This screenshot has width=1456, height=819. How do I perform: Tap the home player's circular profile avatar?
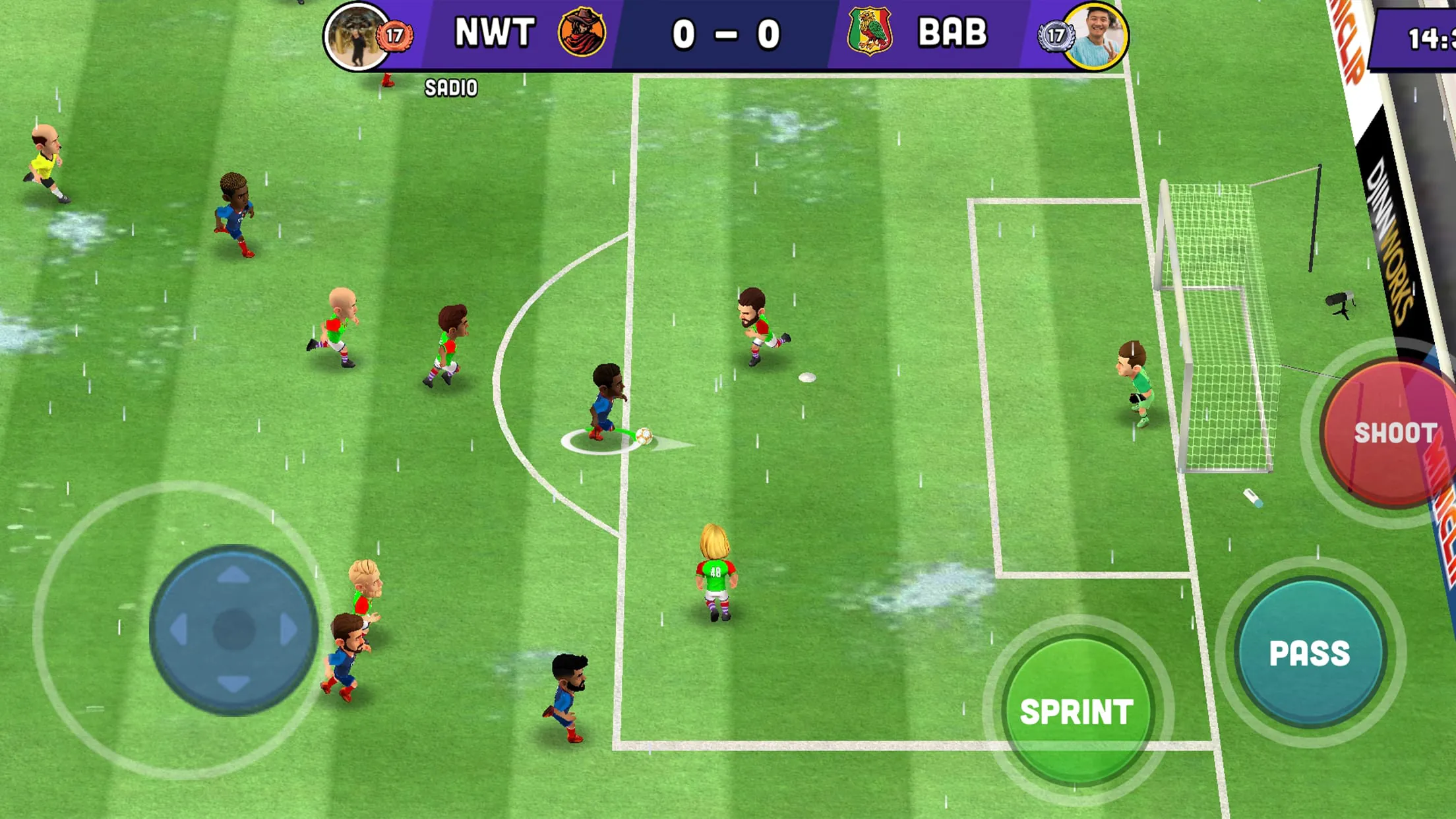click(356, 36)
